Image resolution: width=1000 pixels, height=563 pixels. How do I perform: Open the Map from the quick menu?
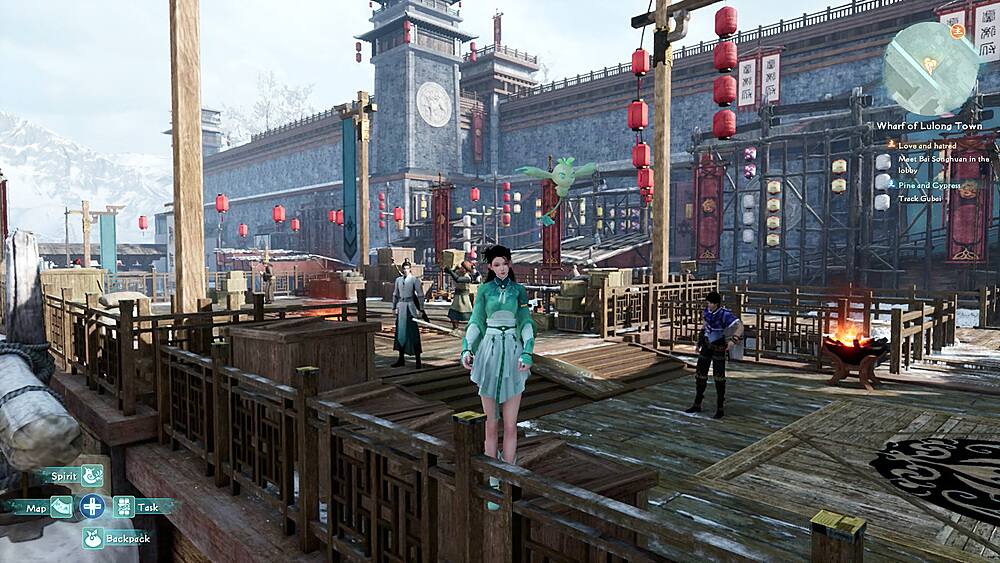pos(62,507)
